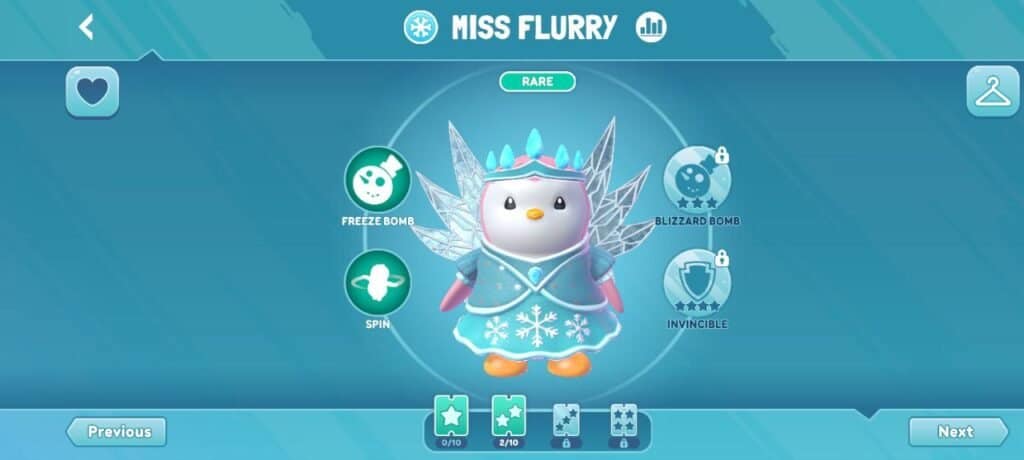Show the previous character
Screen dimensions: 1024x460
click(x=117, y=432)
